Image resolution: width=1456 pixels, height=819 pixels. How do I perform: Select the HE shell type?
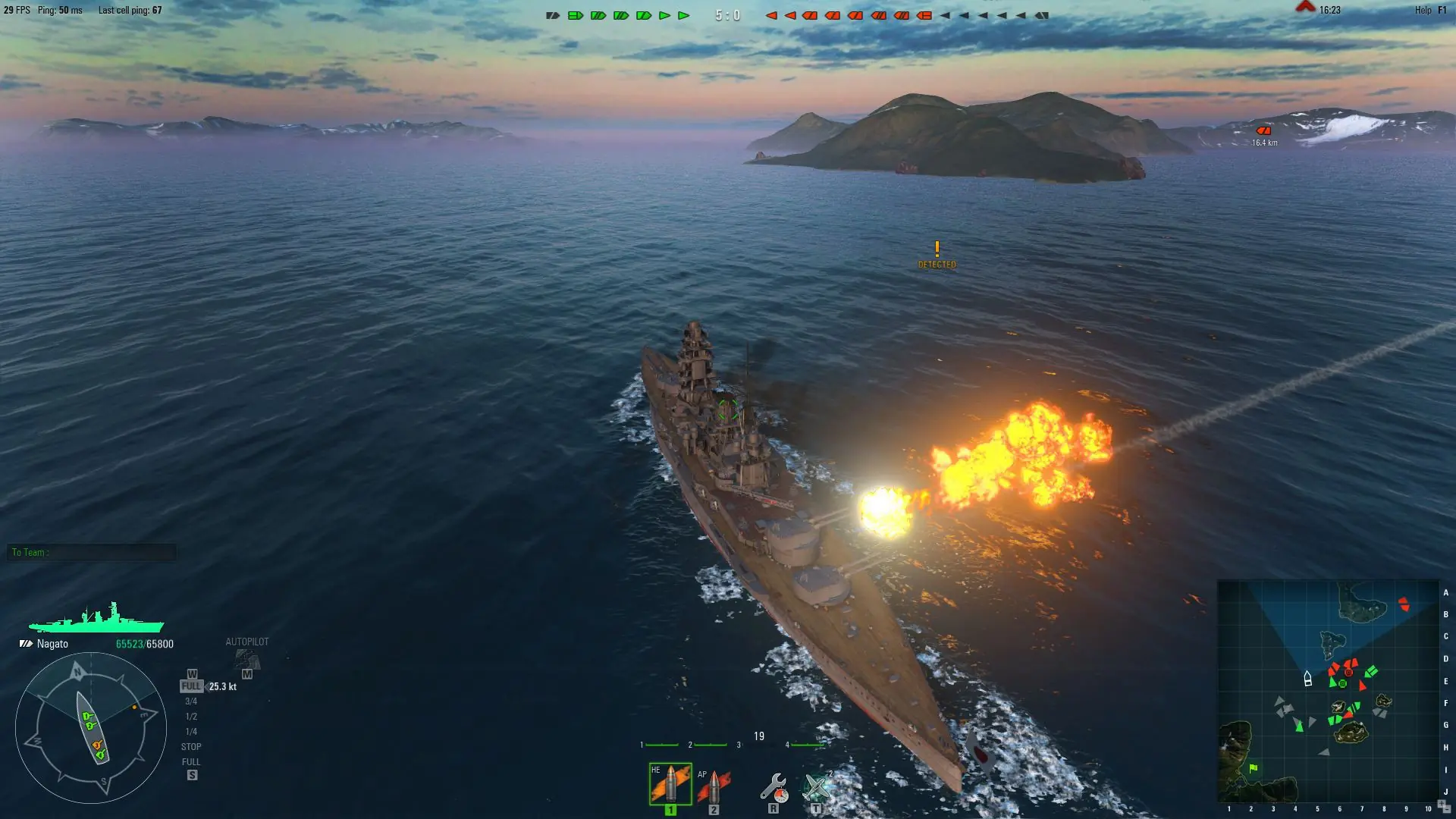click(x=670, y=784)
